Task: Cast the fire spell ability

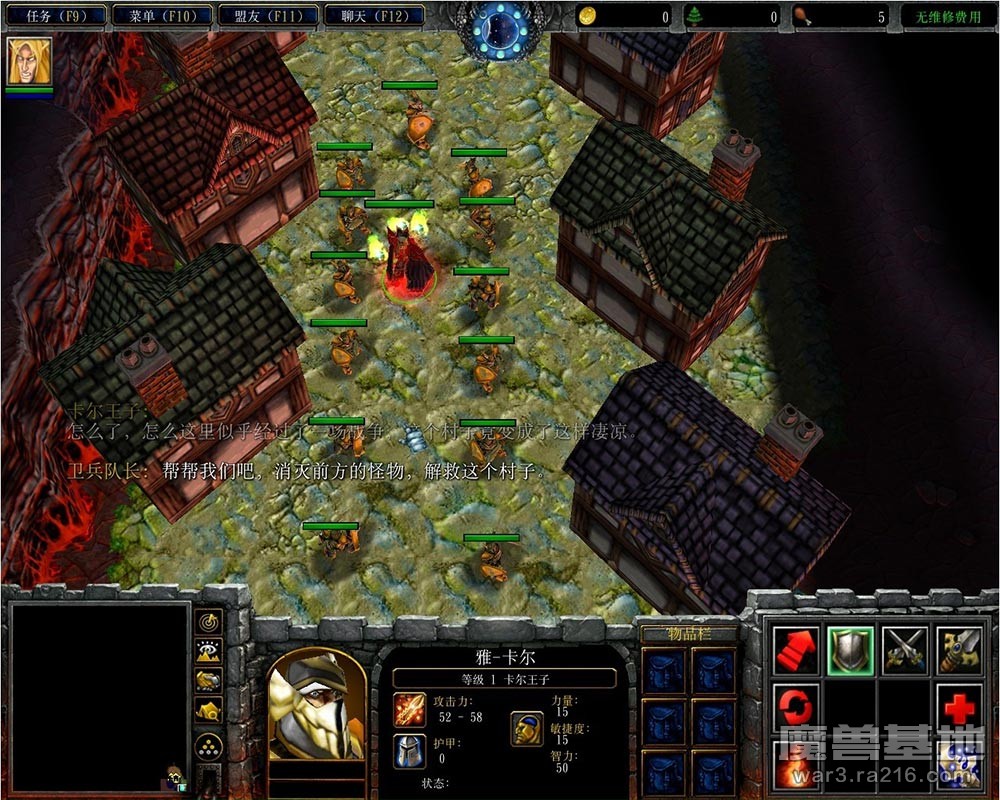Action: [x=797, y=766]
